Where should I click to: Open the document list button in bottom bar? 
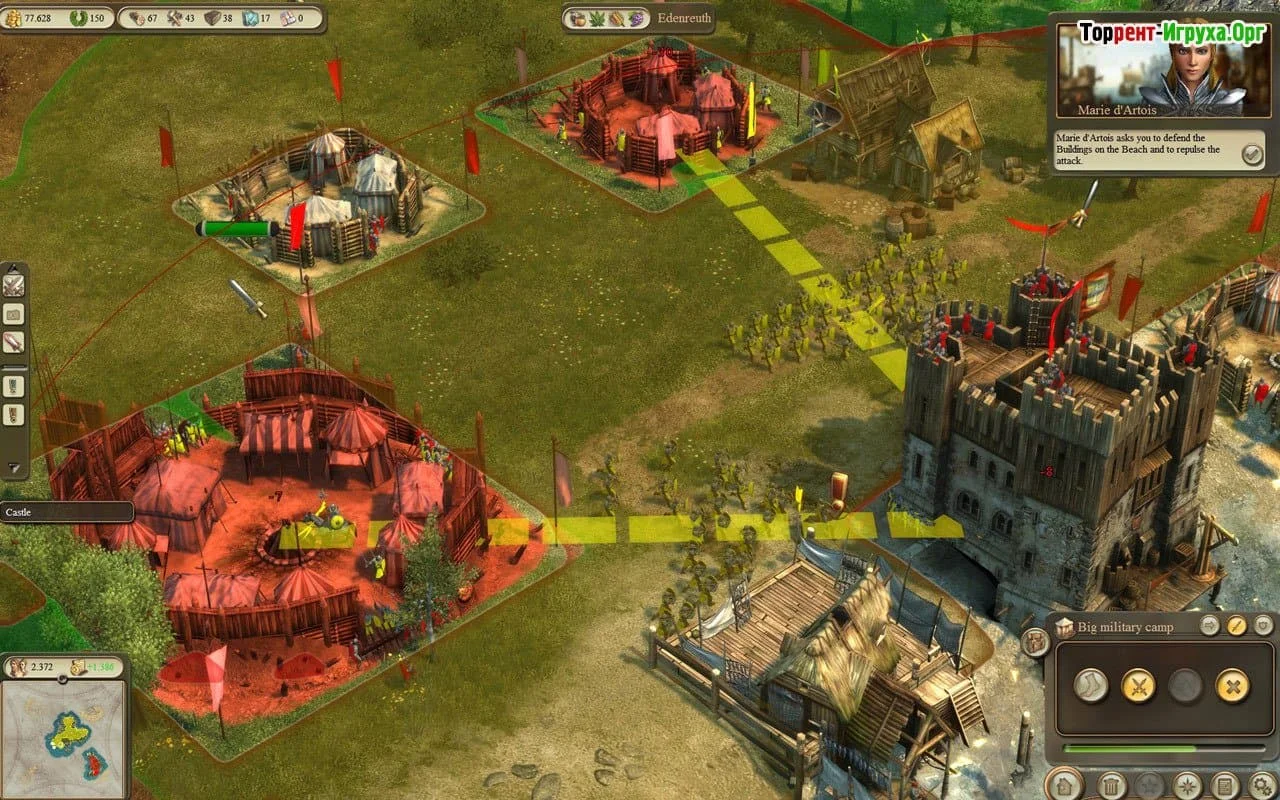1225,786
